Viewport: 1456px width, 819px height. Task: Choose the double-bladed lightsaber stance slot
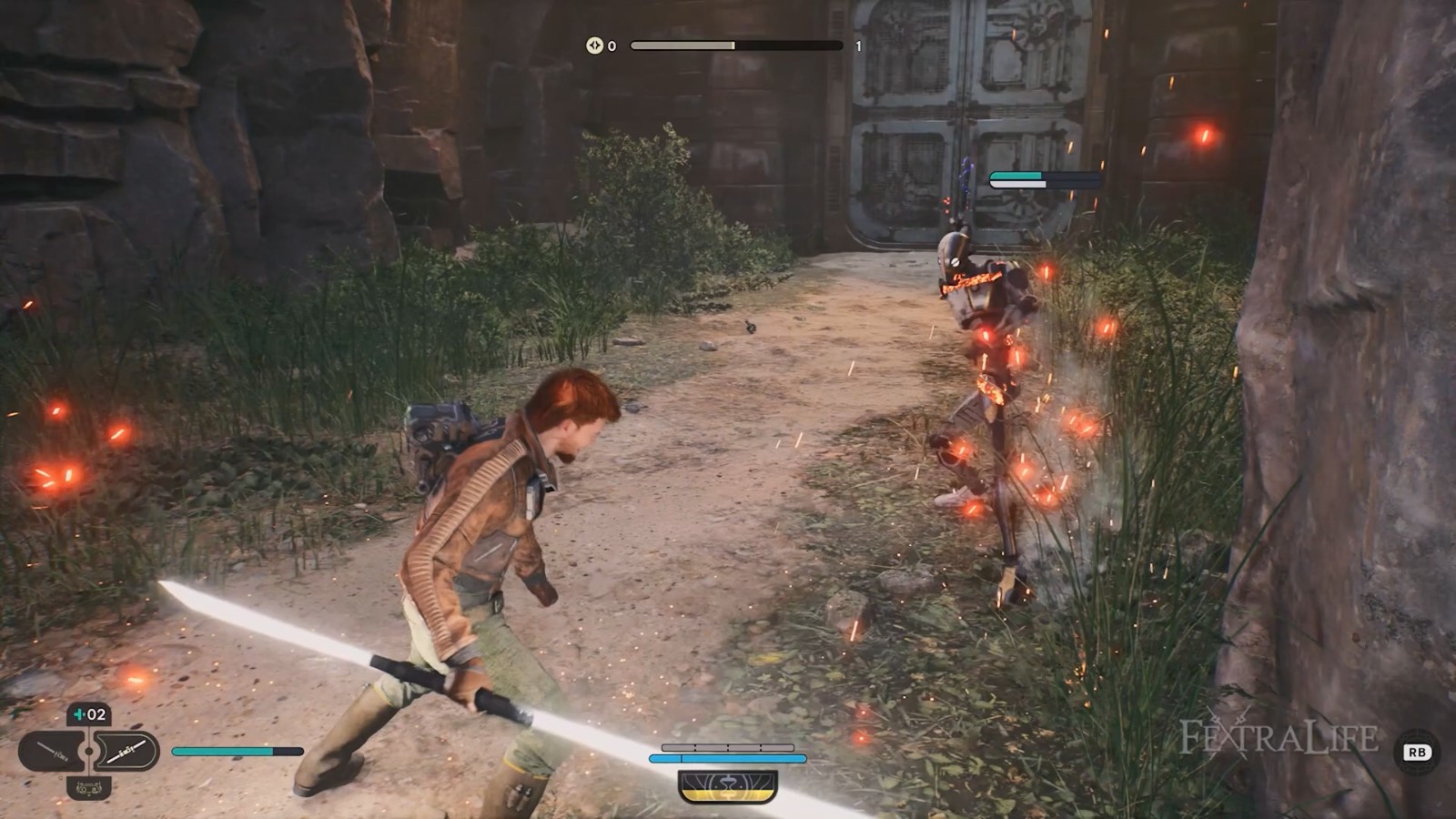point(126,752)
